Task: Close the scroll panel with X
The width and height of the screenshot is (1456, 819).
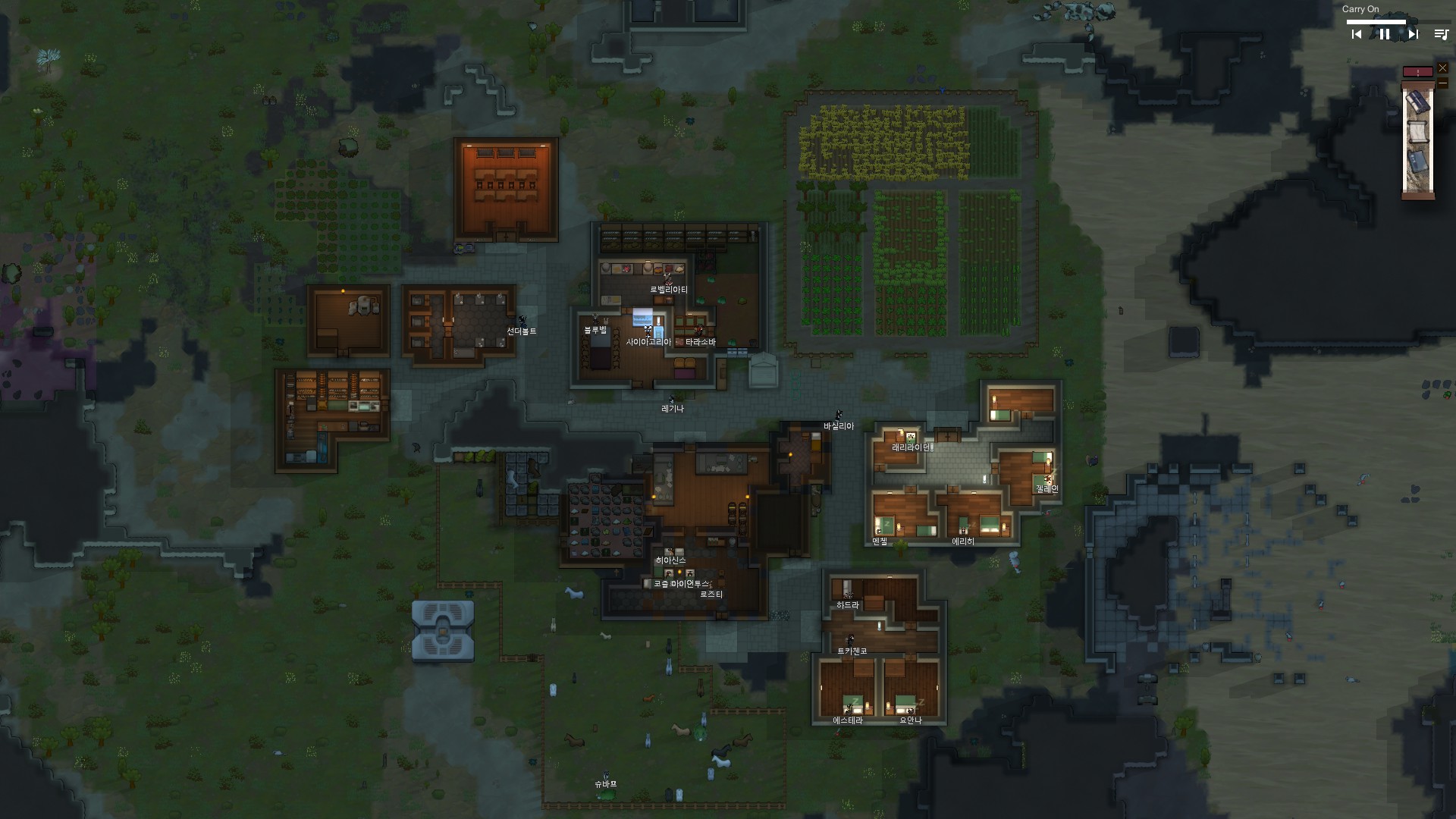Action: click(1442, 68)
